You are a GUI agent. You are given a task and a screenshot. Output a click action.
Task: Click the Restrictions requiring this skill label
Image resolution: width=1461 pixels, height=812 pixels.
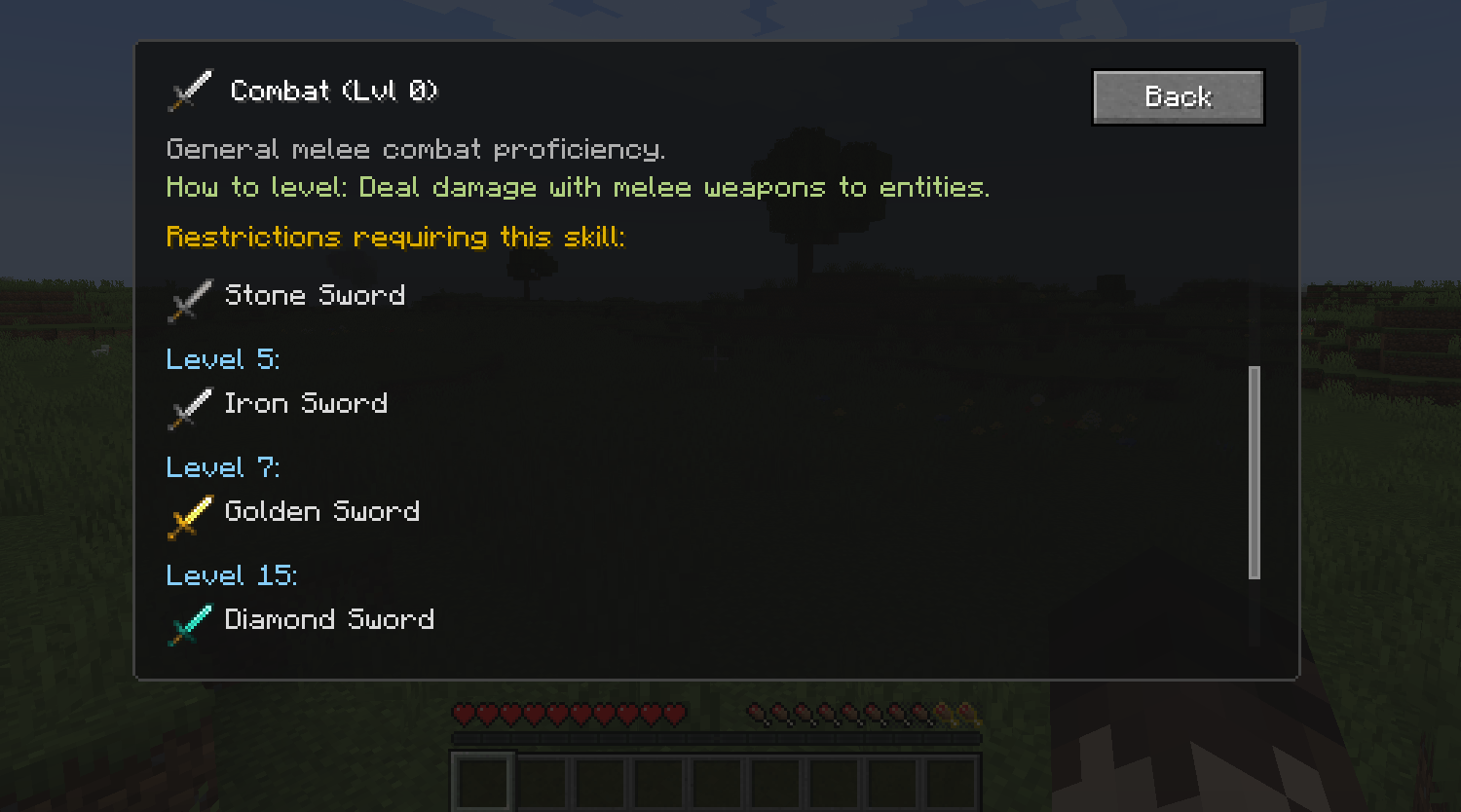396,236
